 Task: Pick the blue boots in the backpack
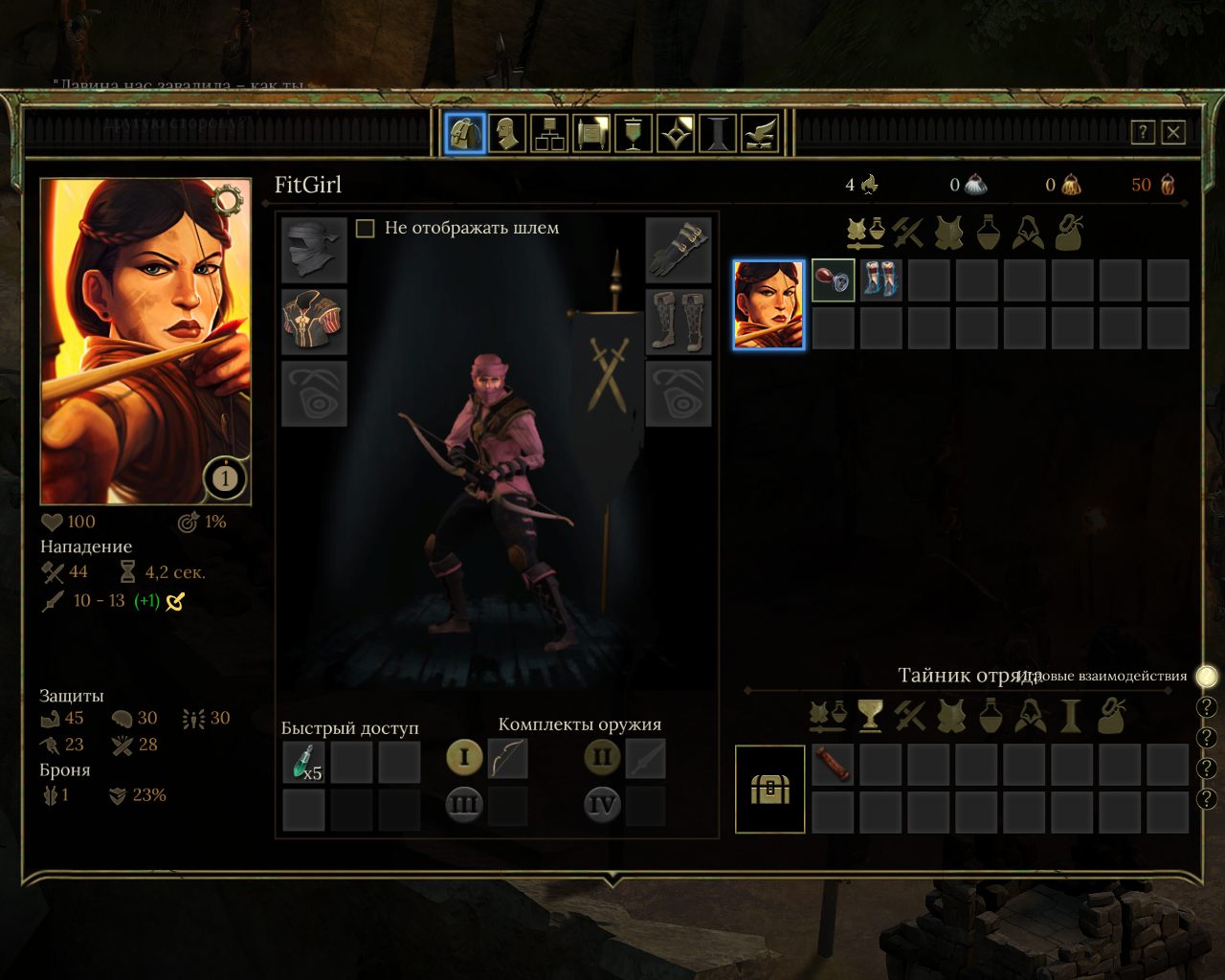tap(880, 280)
